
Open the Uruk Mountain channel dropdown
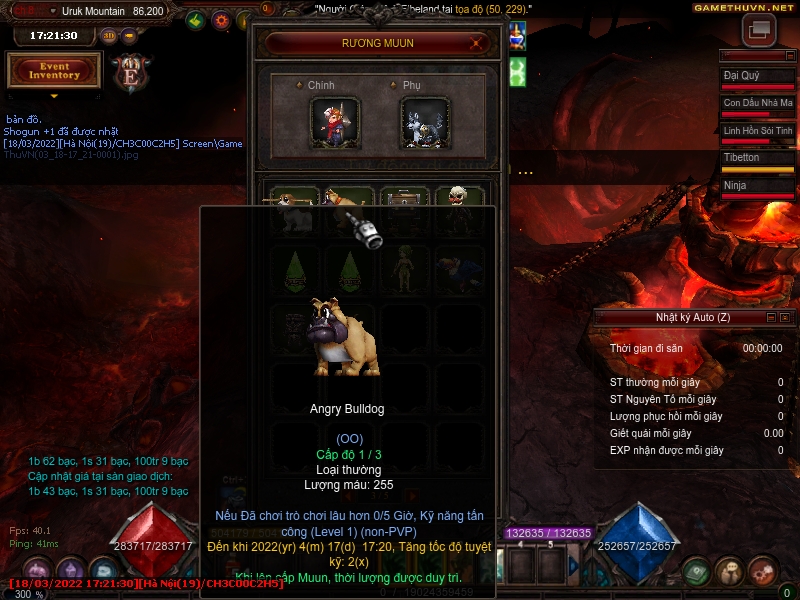(x=52, y=11)
